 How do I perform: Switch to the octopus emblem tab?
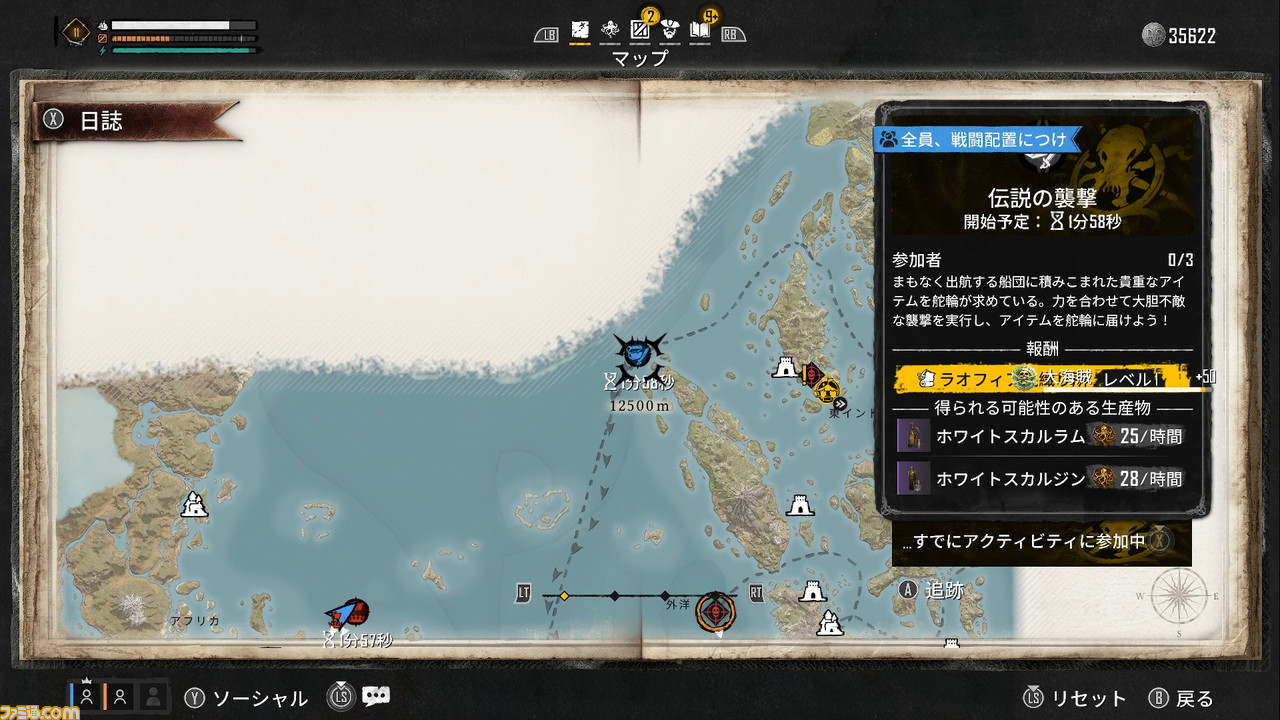coord(610,31)
